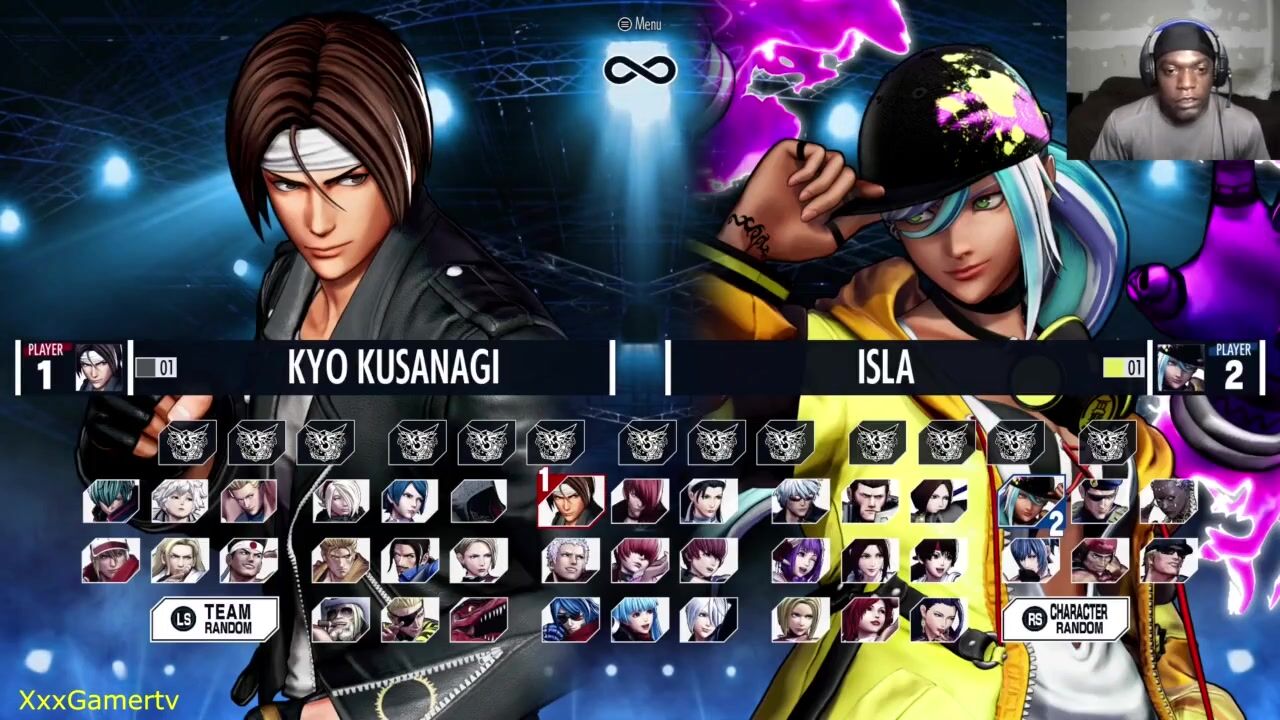Pick Blue Mary's blonde portrait
This screenshot has width=1280, height=720.
(x=801, y=620)
